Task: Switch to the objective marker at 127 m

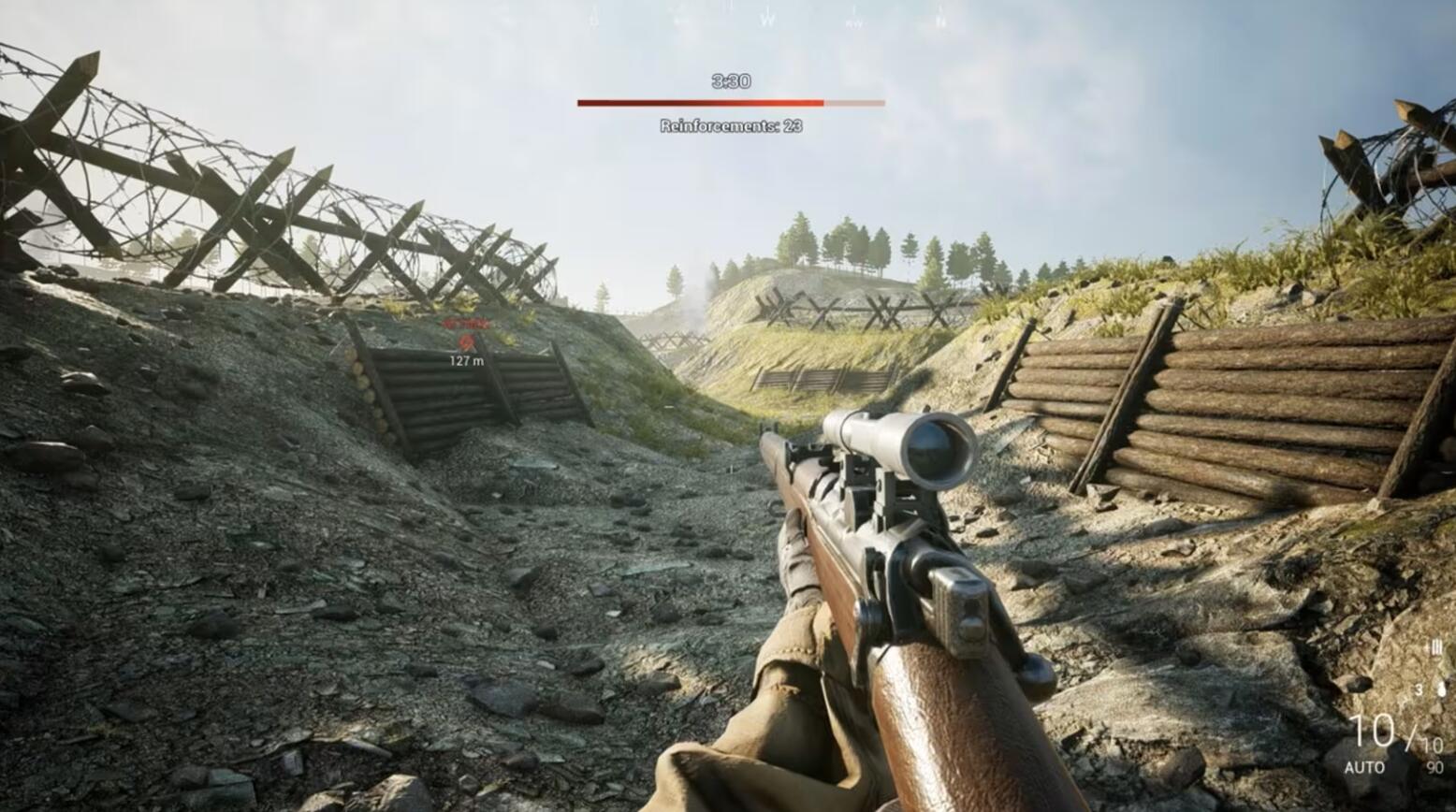Action: (x=465, y=340)
